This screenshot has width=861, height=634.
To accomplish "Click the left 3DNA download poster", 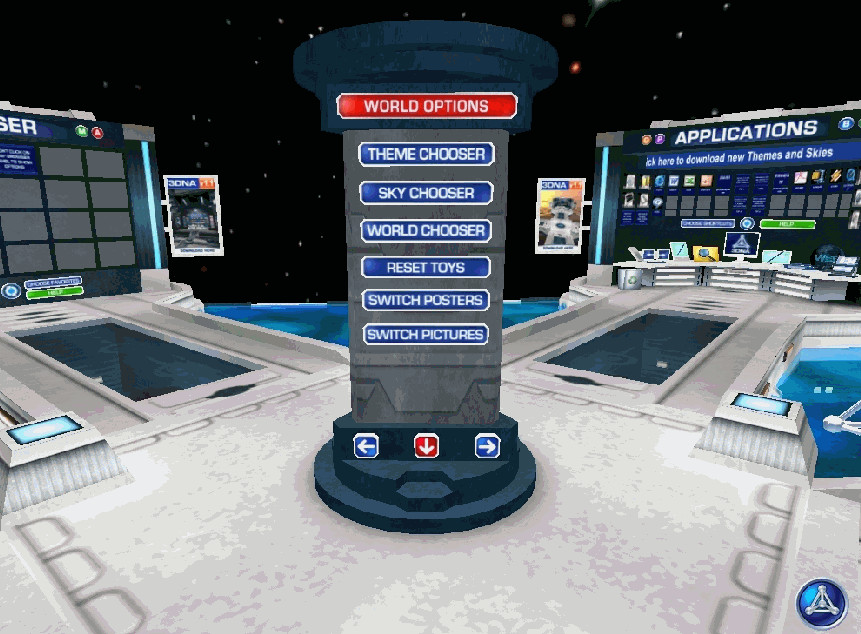I will pyautogui.click(x=190, y=212).
